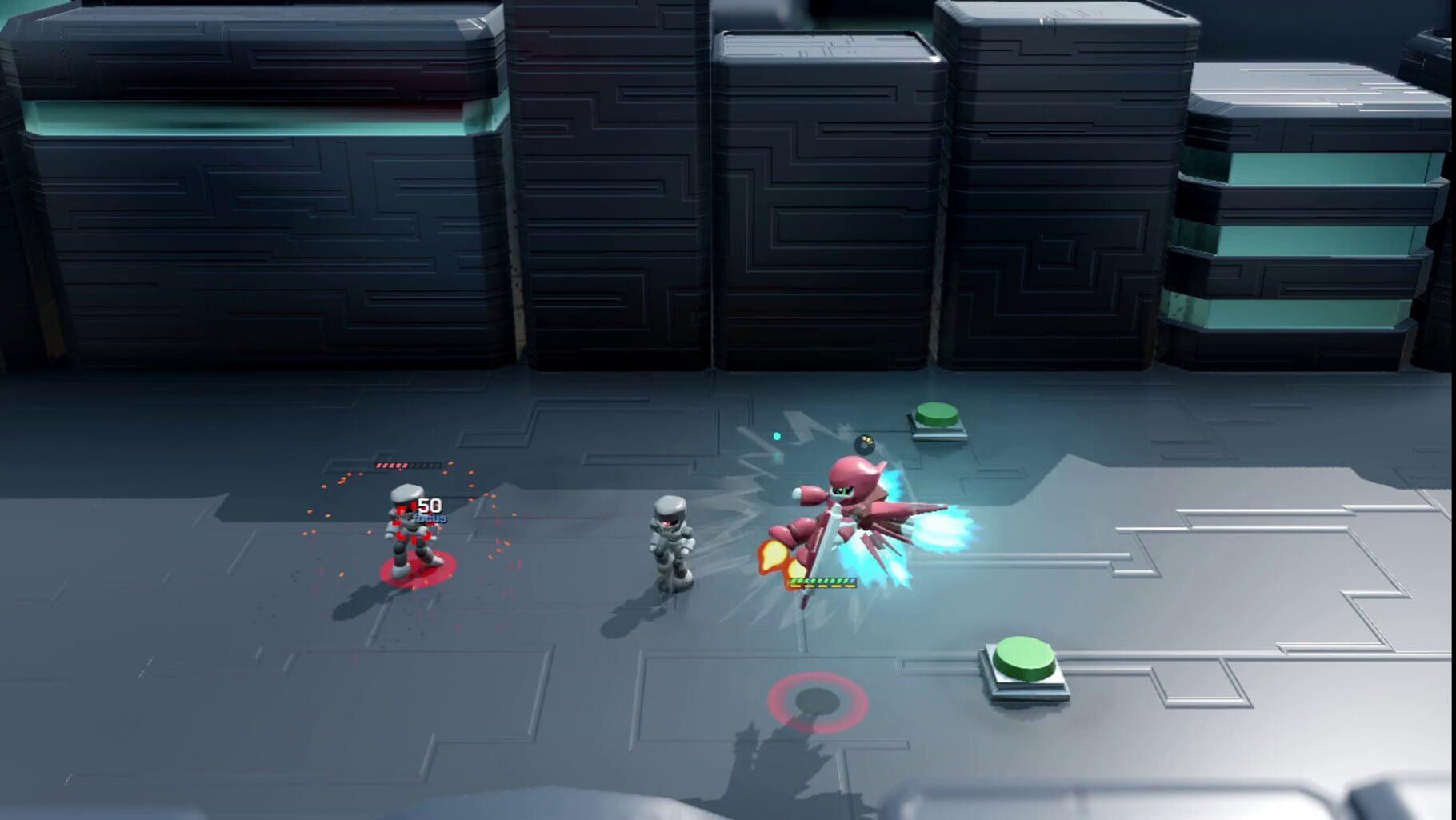Expand the tall dark container in the center

pos(824,200)
